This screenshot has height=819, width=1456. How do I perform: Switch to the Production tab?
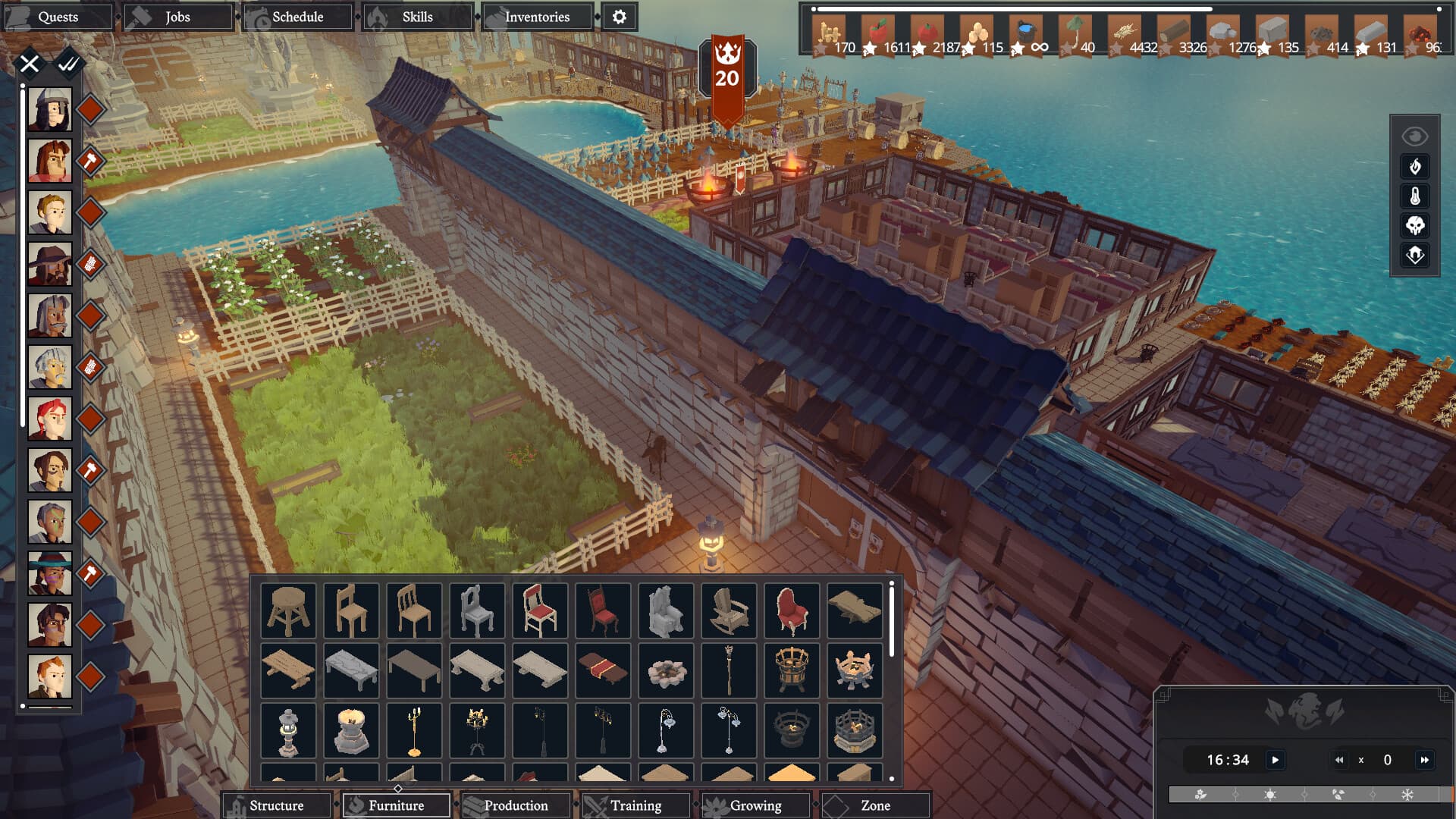point(516,805)
